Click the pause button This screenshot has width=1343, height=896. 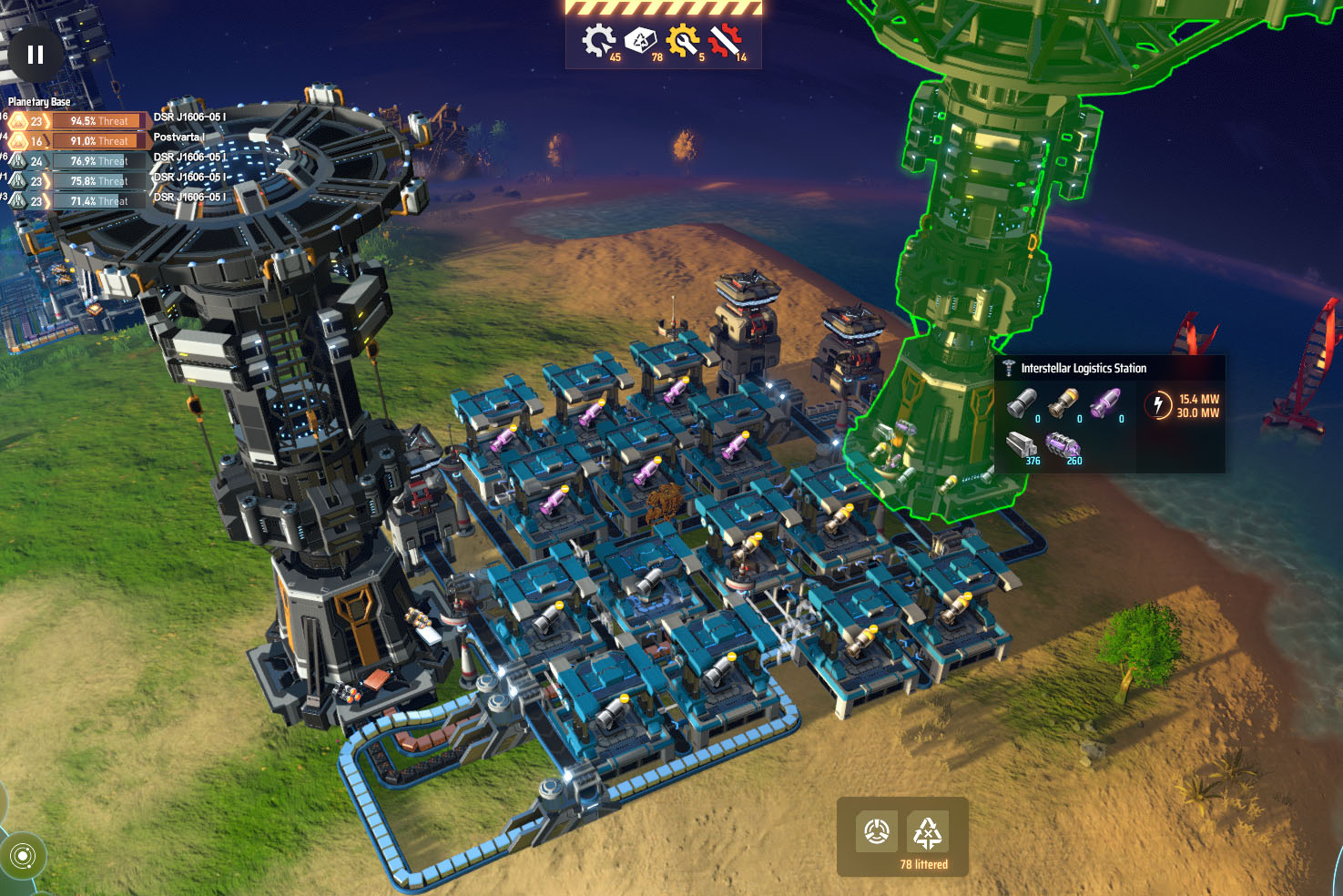click(36, 55)
